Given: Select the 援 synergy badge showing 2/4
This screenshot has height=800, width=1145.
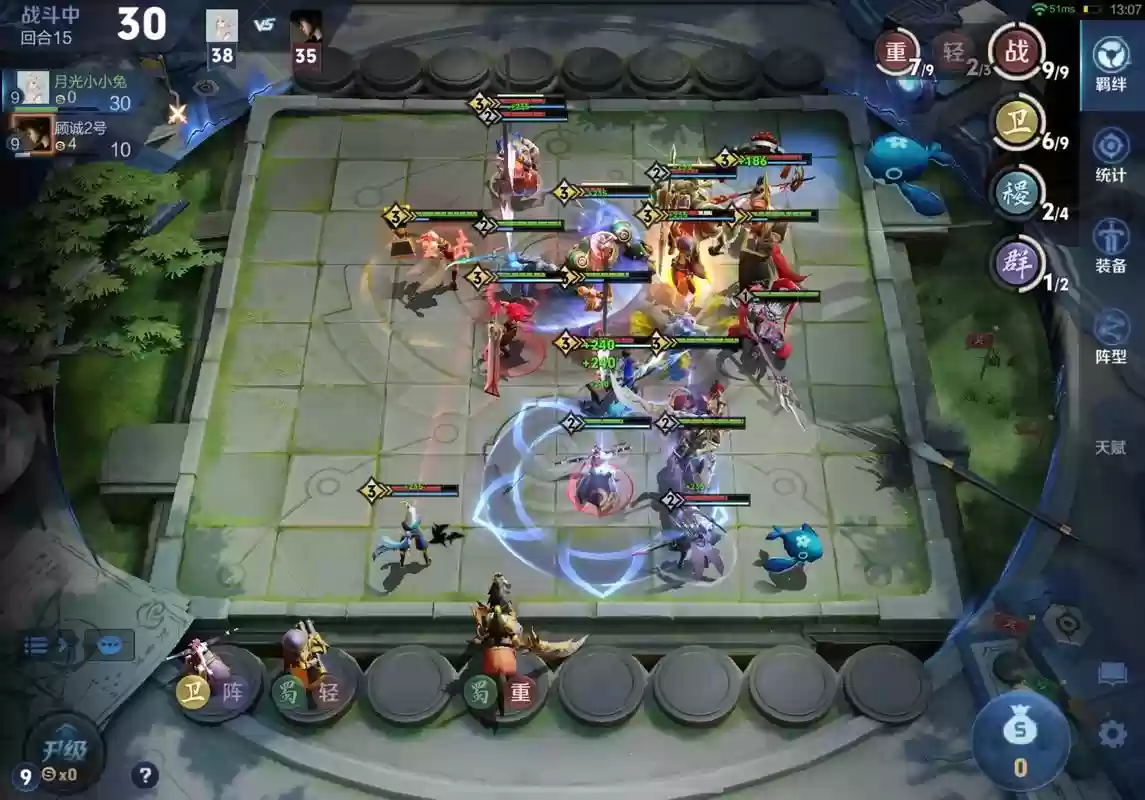Looking at the screenshot, I should point(1016,193).
